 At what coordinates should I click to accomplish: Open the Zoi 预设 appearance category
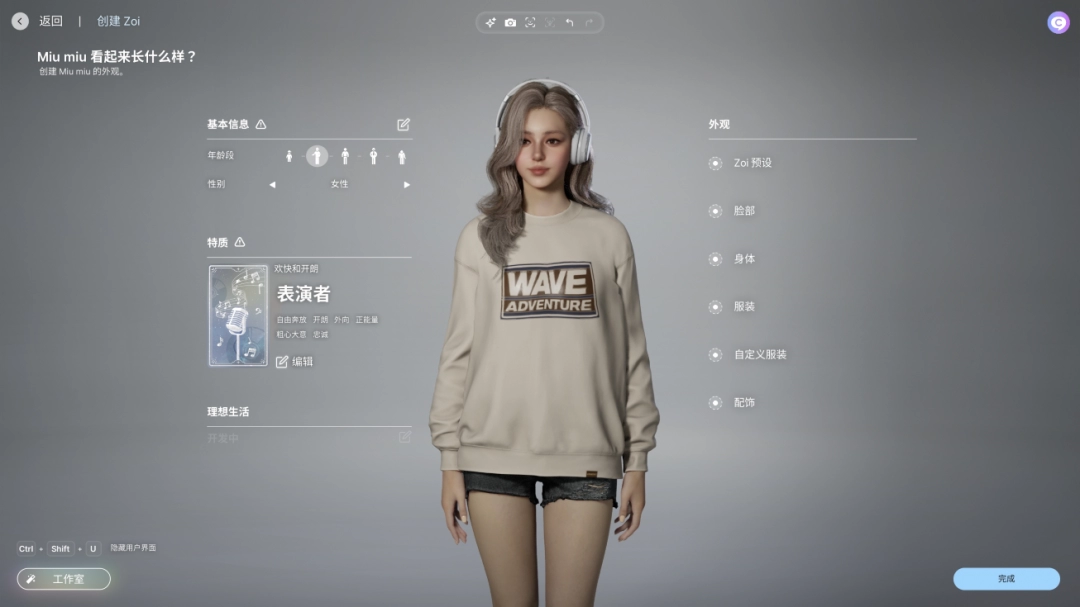[752, 163]
